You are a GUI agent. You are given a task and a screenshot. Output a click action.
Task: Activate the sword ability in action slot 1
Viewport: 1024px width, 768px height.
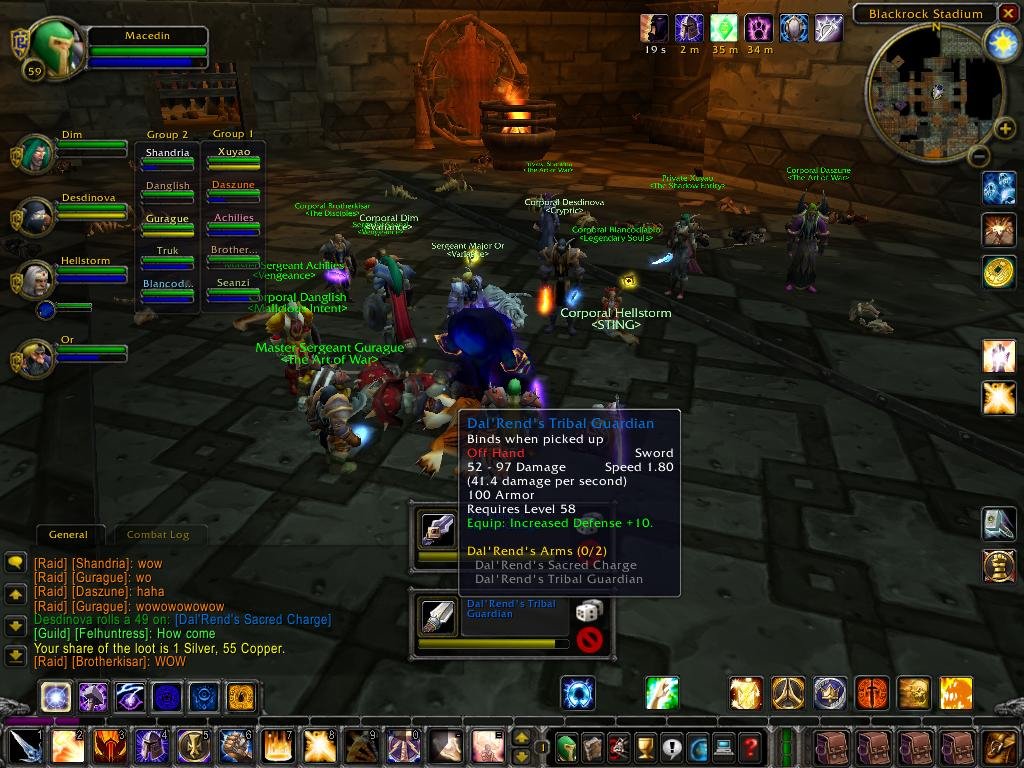24,746
